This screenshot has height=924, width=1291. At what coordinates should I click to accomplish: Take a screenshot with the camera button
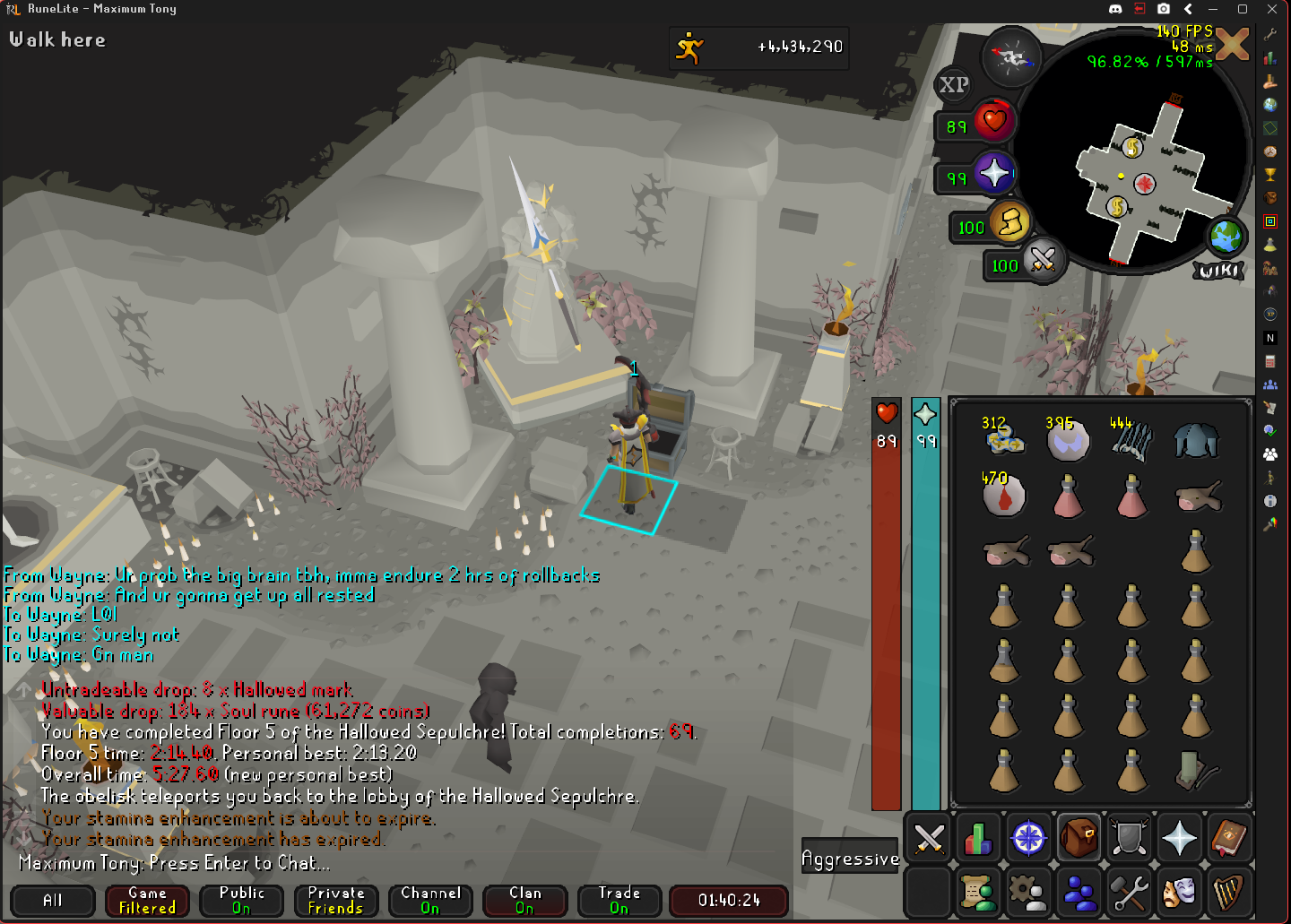[1164, 9]
